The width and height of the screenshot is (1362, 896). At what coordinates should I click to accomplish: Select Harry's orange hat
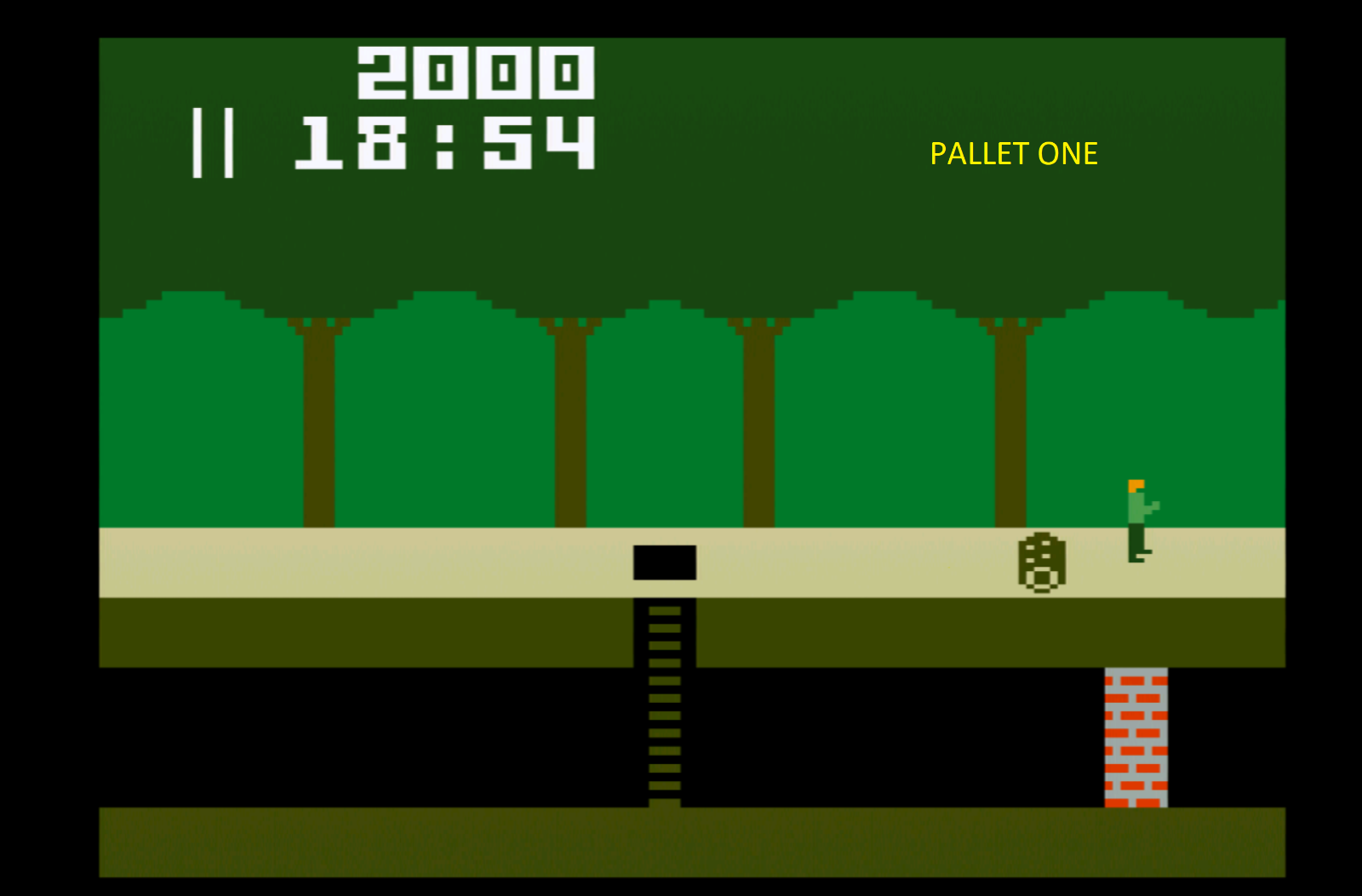(x=1134, y=485)
